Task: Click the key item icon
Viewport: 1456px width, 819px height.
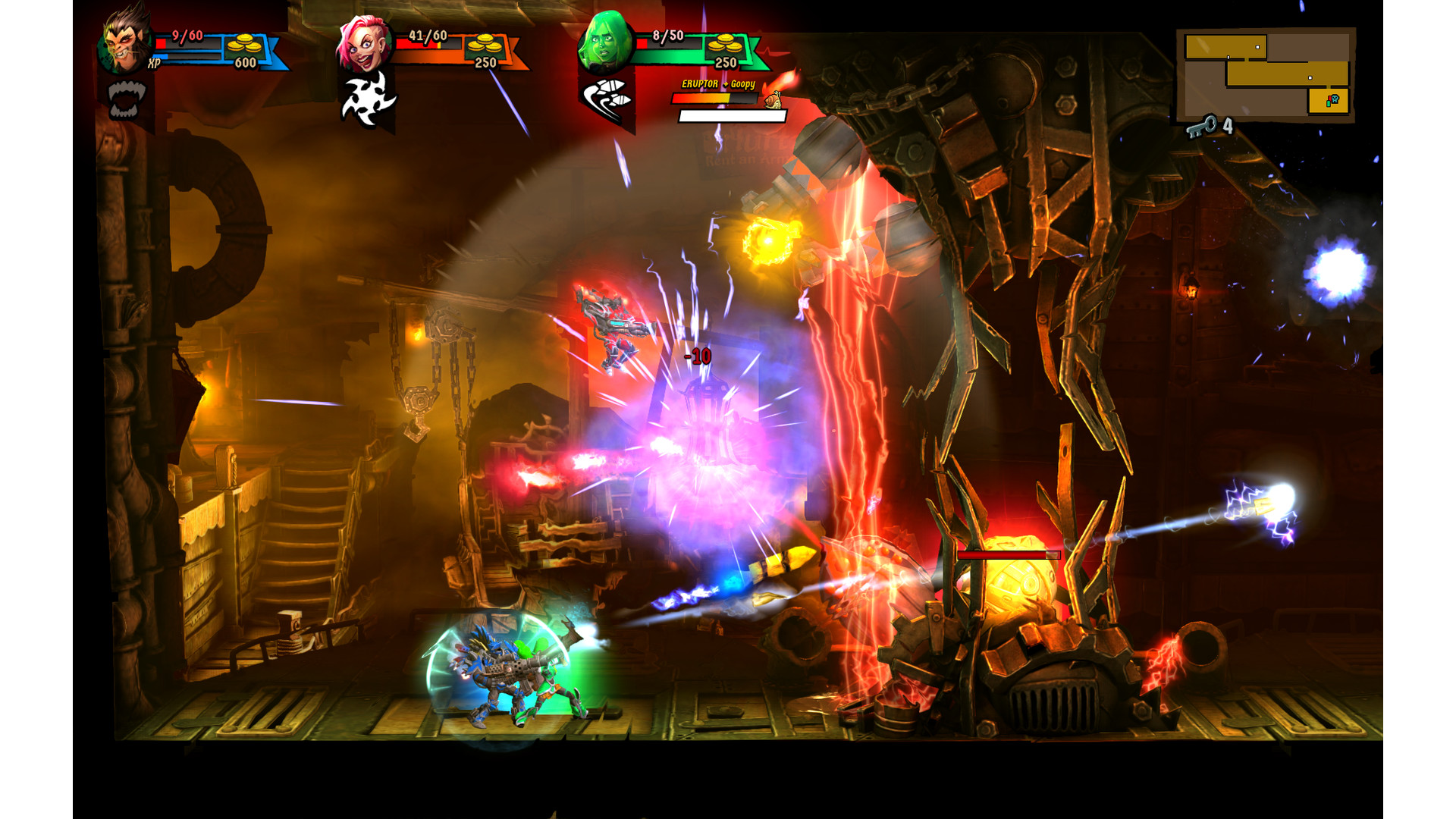Action: [x=1201, y=126]
